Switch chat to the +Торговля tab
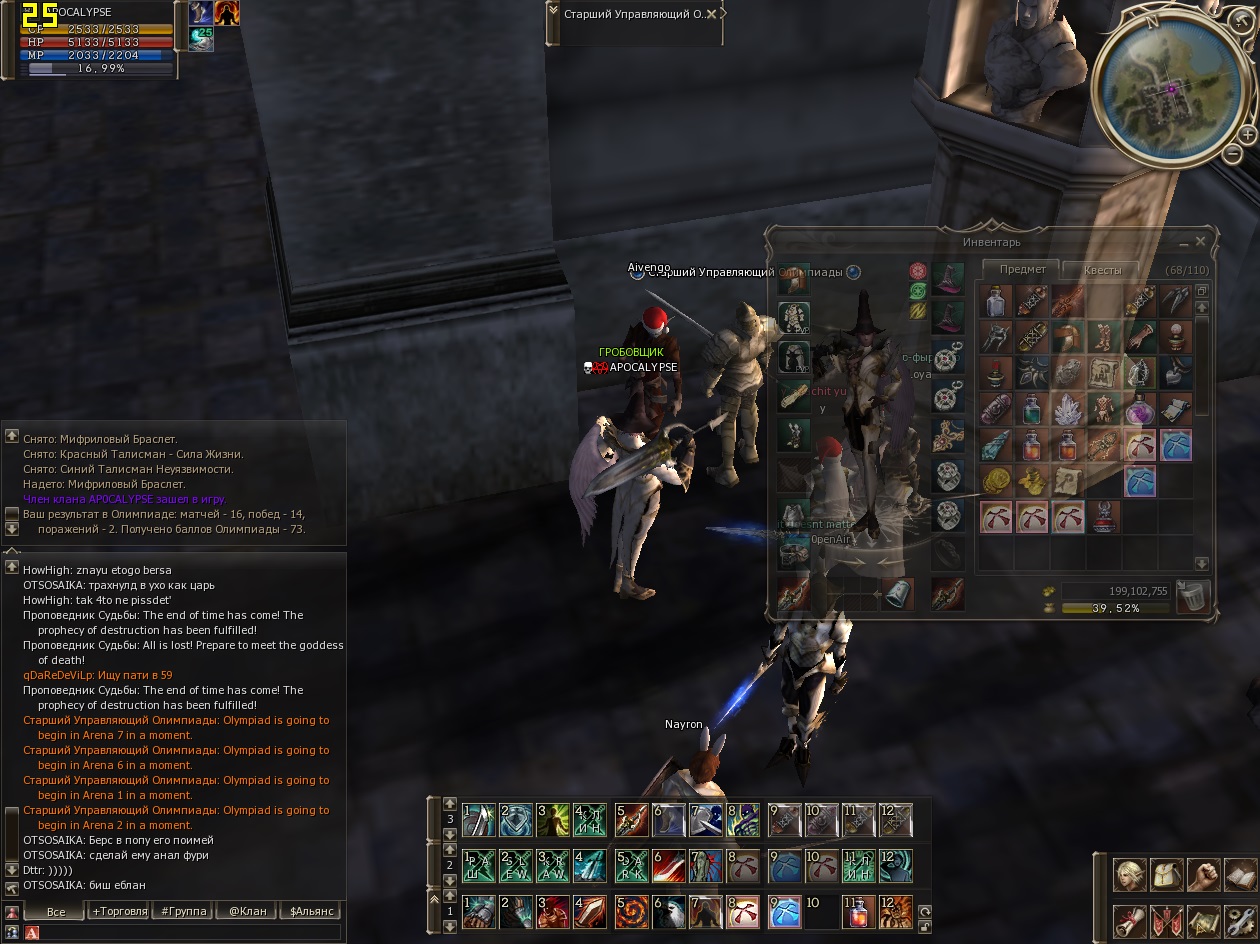Screen dimensions: 1260x944 click(119, 912)
